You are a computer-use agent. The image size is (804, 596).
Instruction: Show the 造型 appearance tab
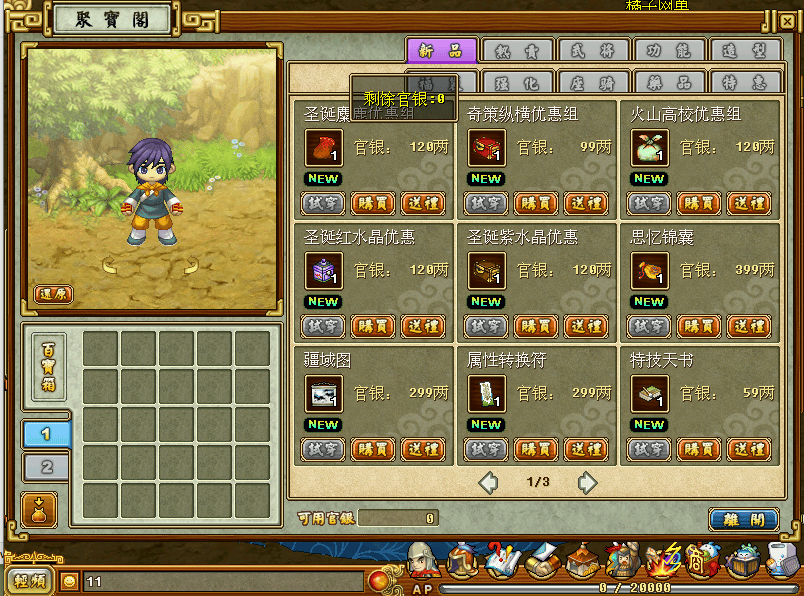coord(745,50)
